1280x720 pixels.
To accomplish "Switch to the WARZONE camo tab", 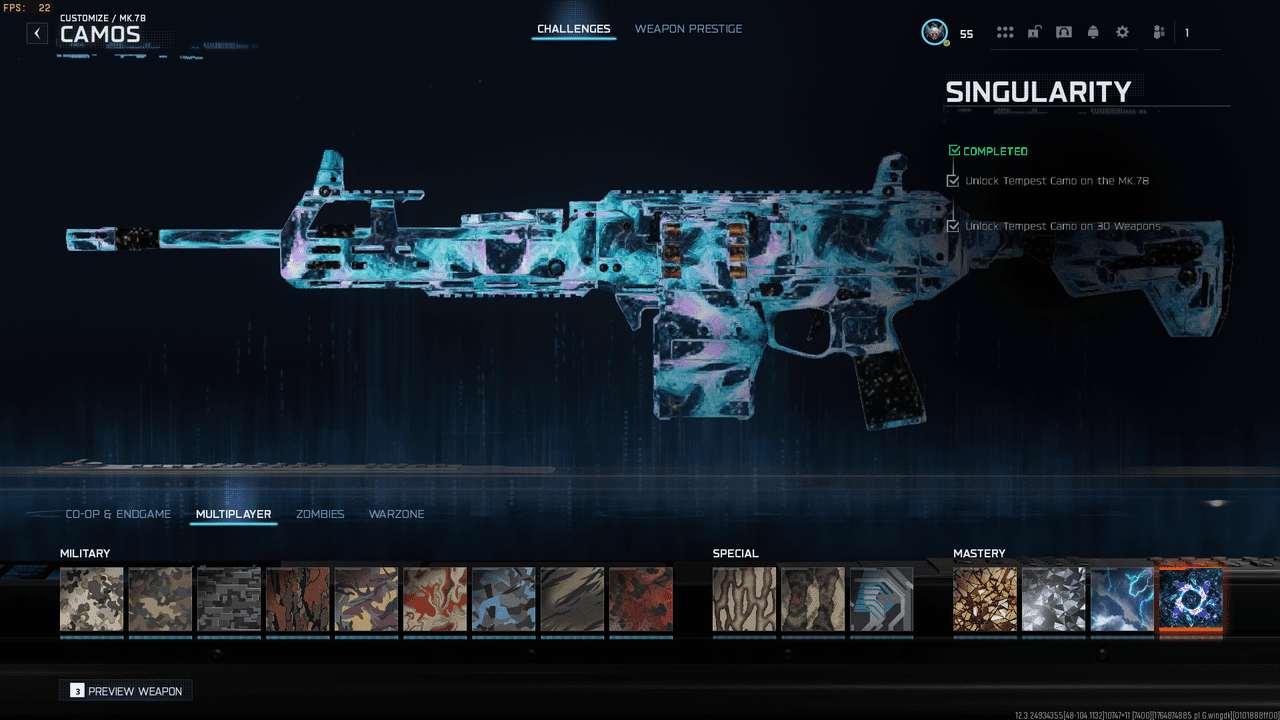I will point(396,514).
